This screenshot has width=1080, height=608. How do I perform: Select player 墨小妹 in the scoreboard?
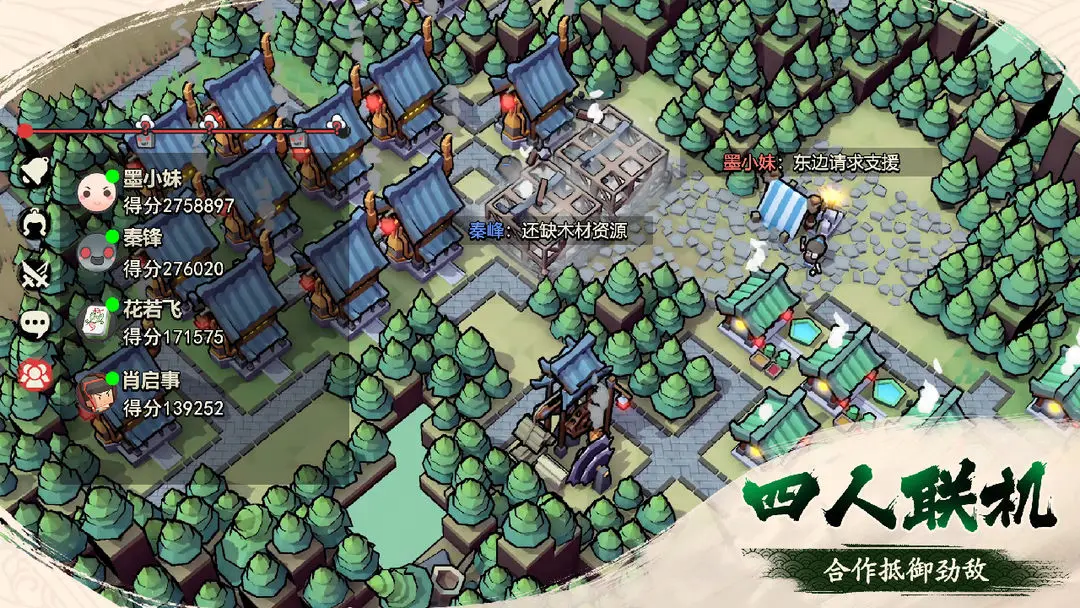(160, 192)
